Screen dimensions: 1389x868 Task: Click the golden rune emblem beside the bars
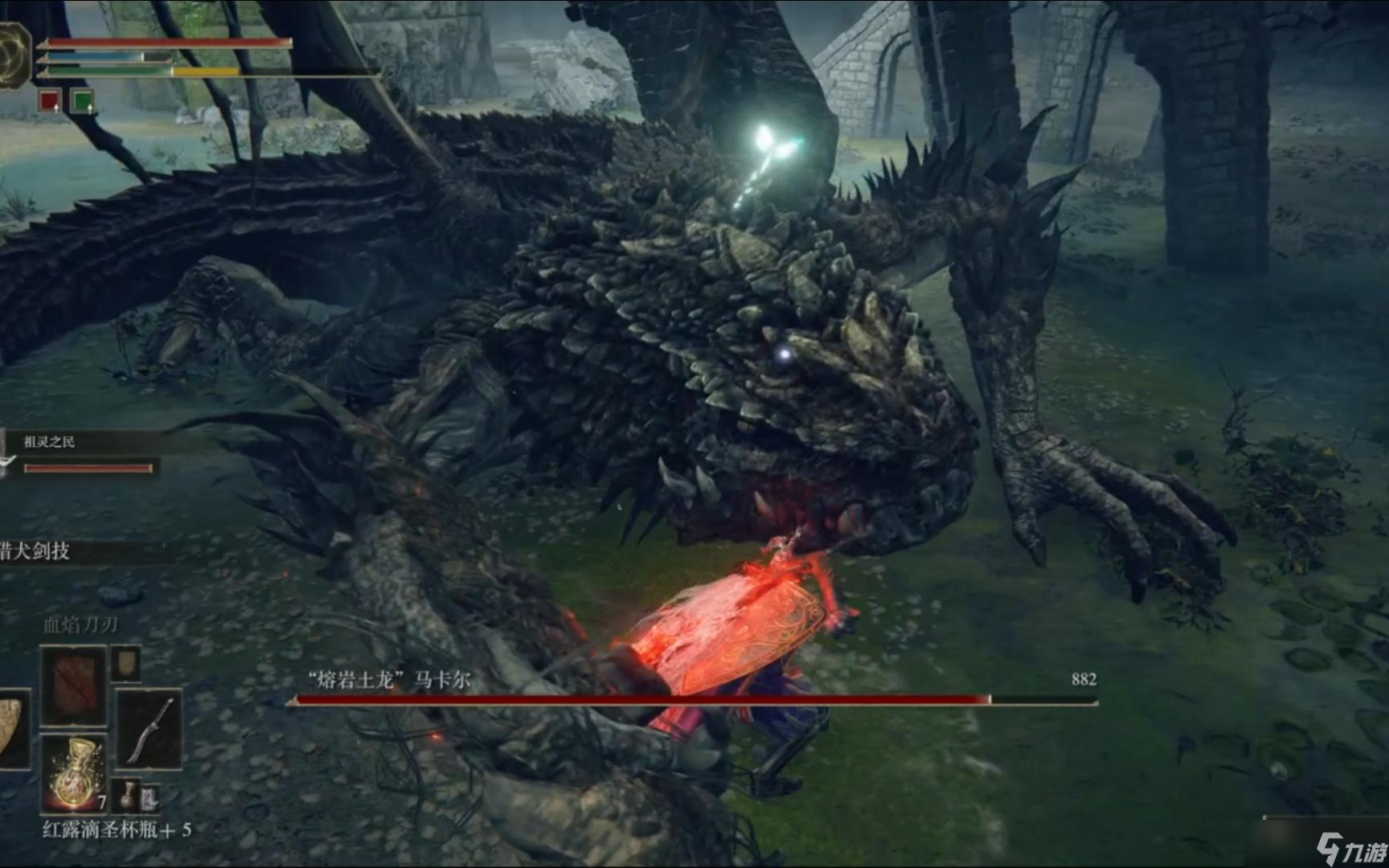(13, 53)
